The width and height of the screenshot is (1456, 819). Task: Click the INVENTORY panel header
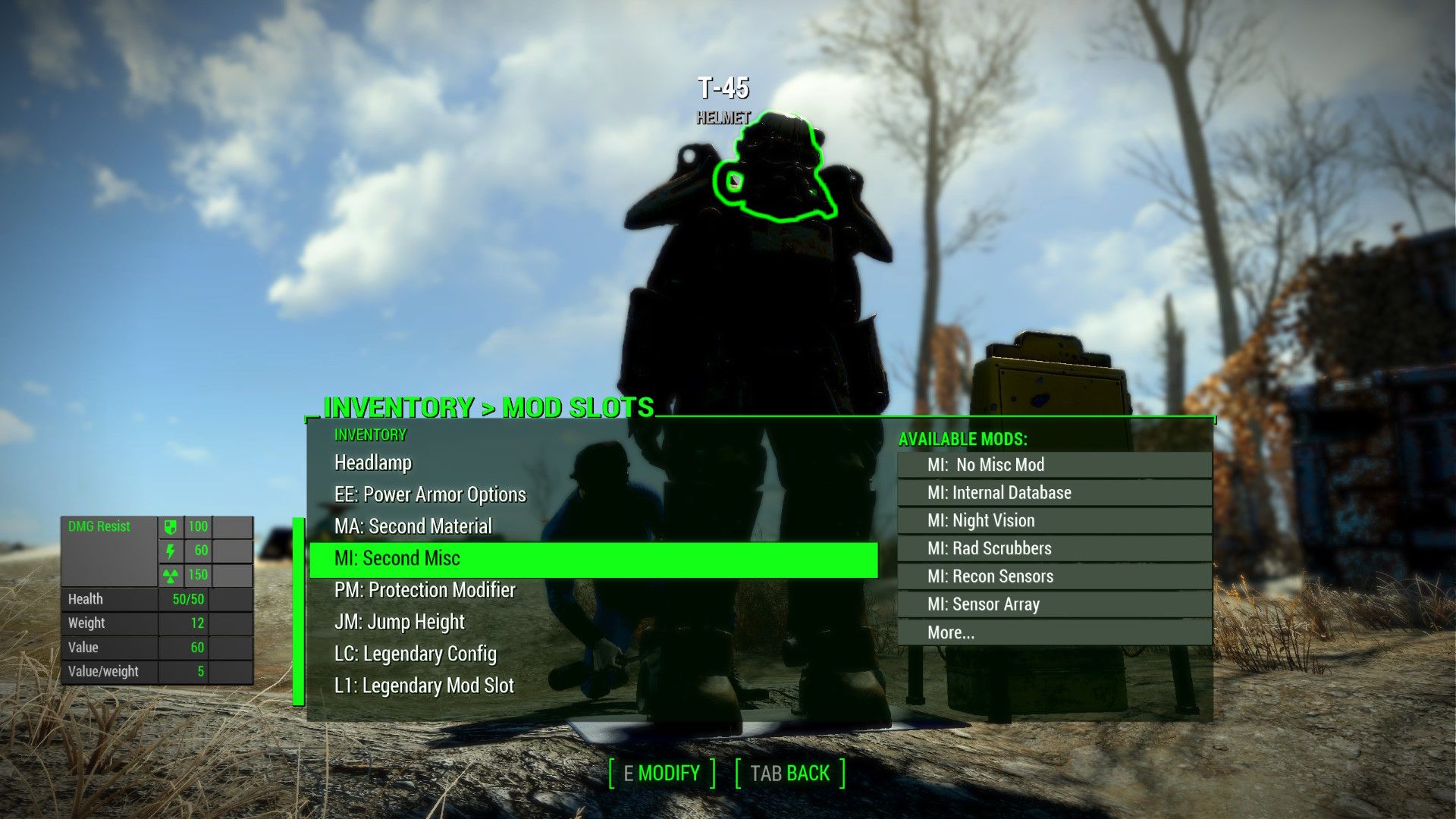[369, 435]
